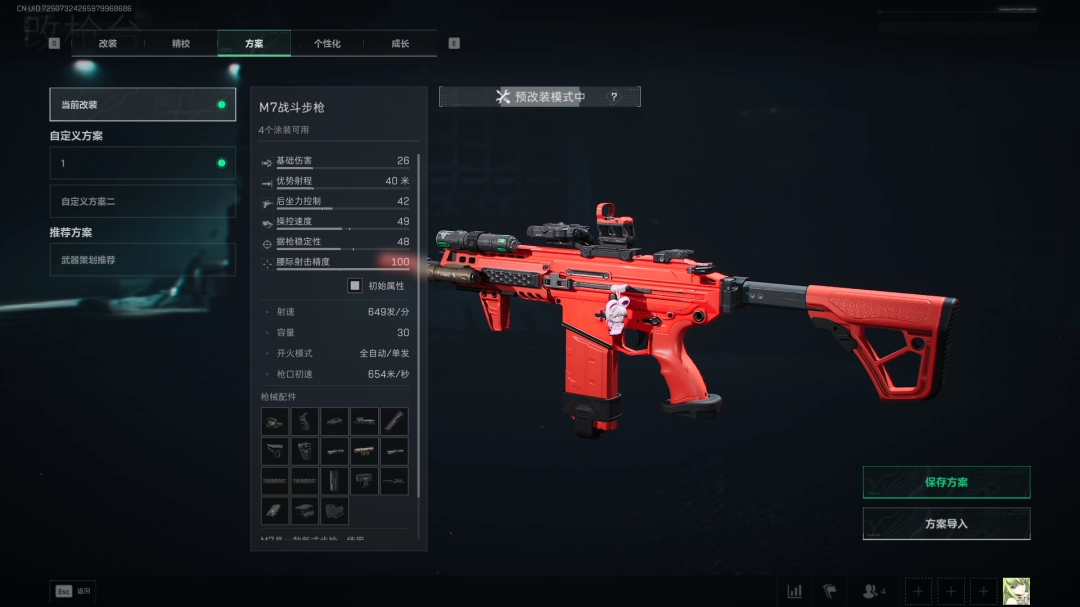Choose custom scheme 1
This screenshot has height=607, width=1080.
[142, 163]
